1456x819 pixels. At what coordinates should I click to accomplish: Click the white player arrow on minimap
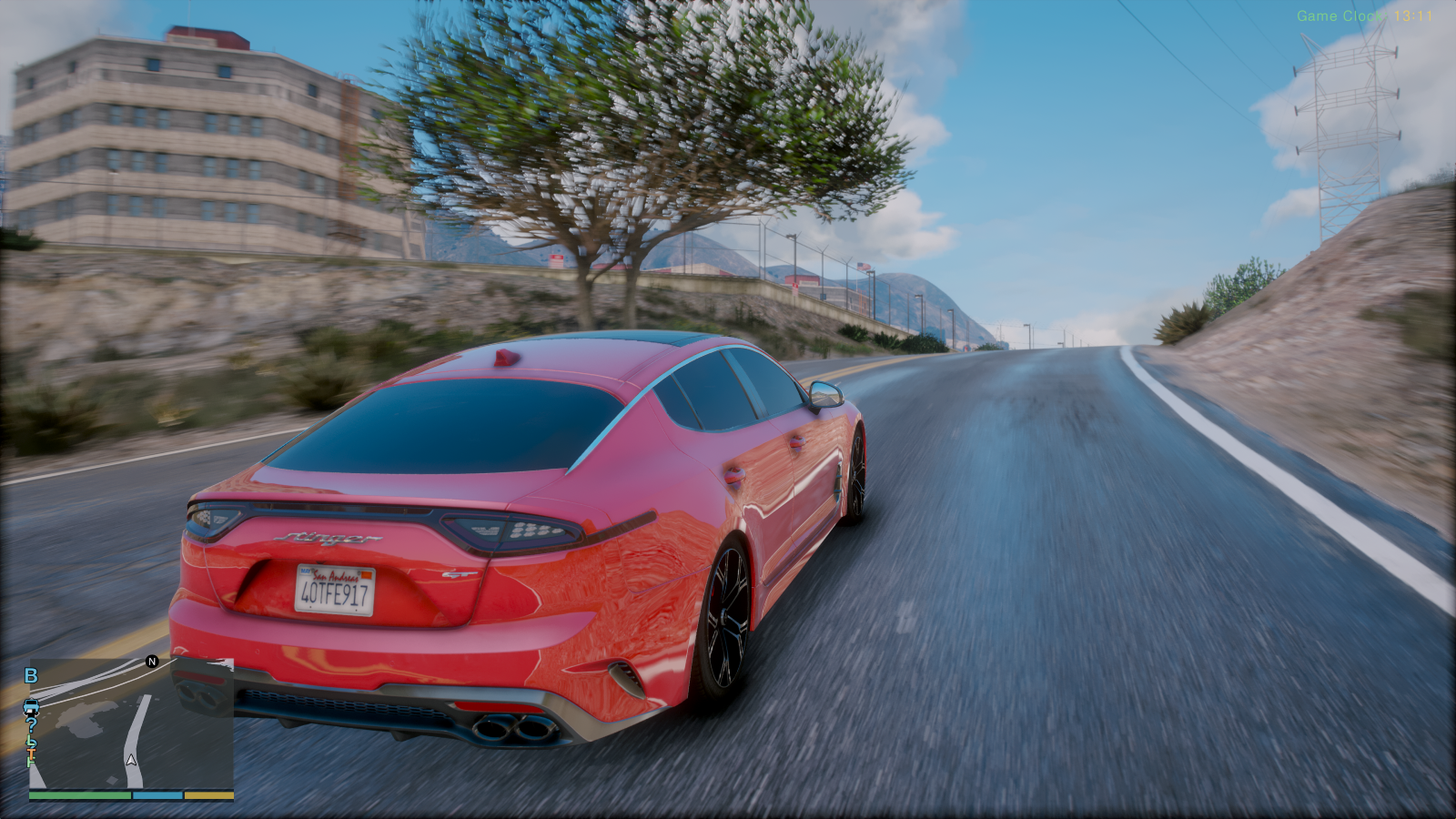(x=131, y=759)
